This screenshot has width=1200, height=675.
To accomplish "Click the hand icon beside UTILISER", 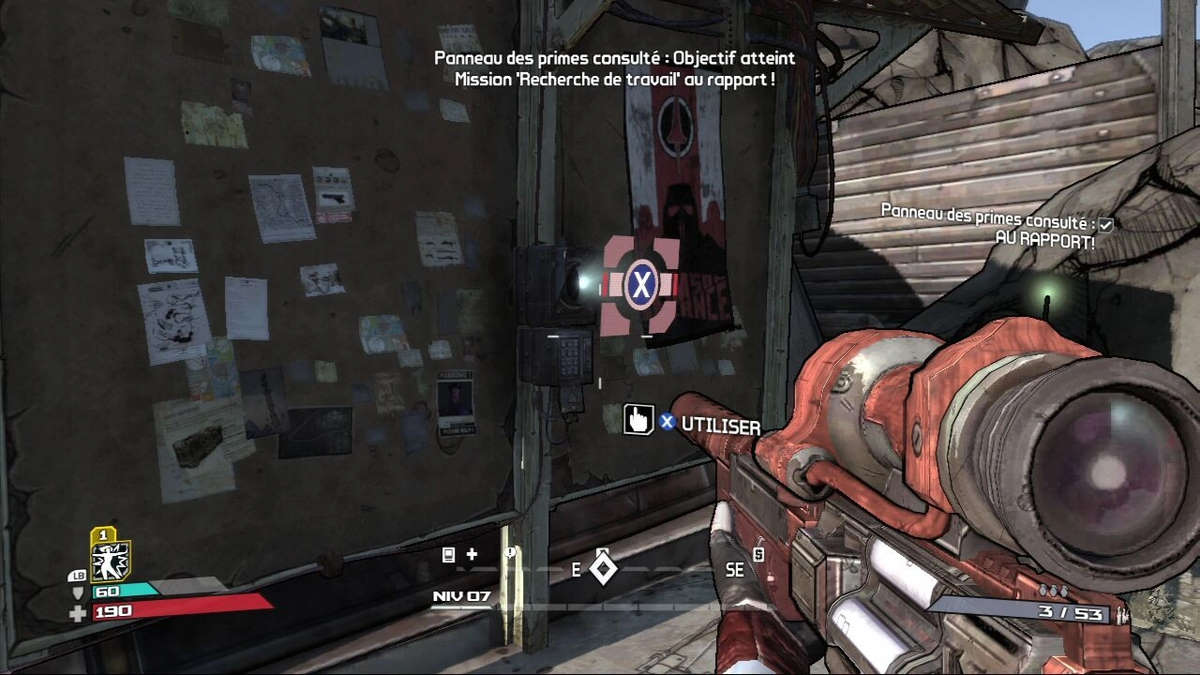I will click(637, 420).
